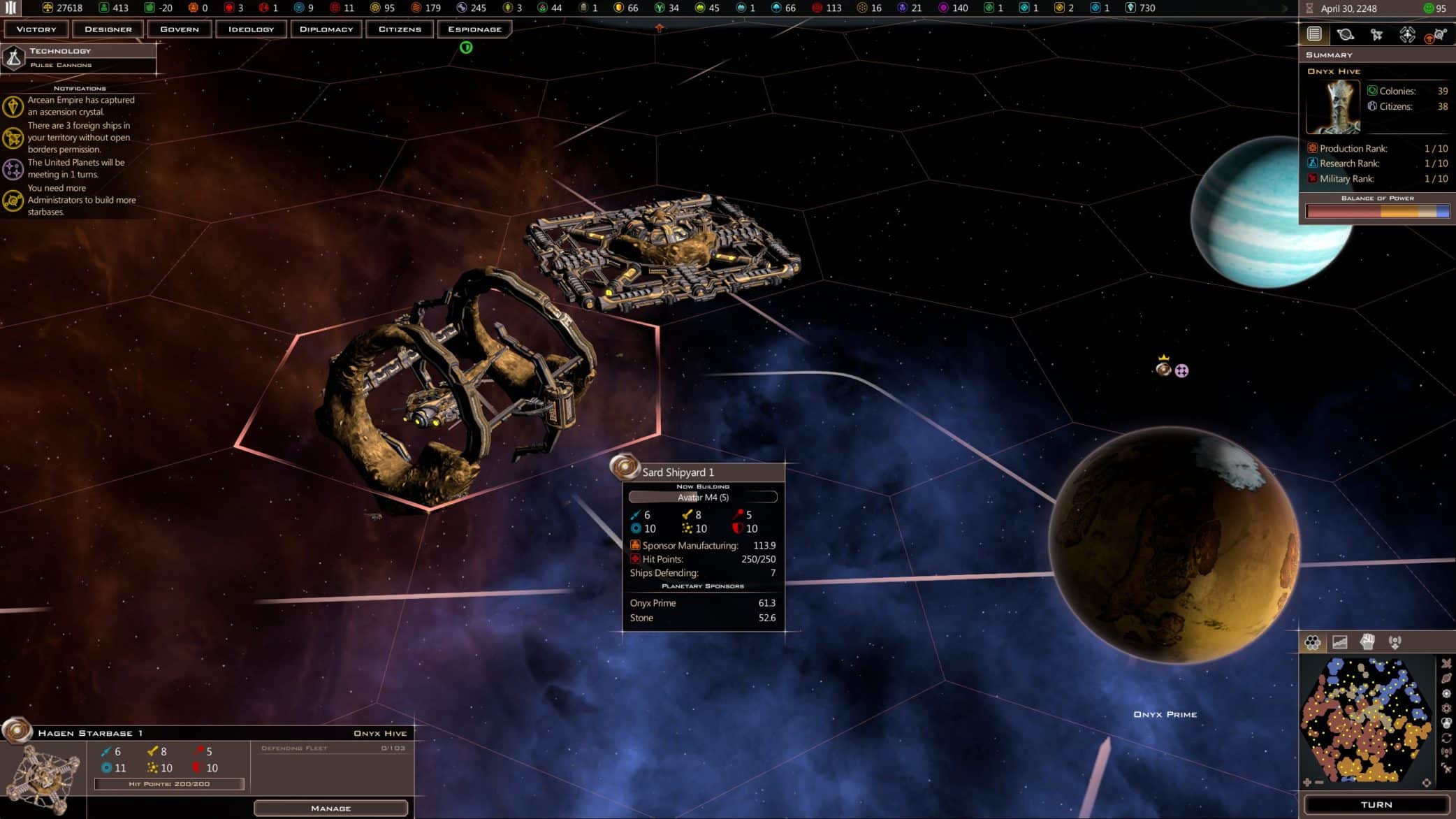Viewport: 1456px width, 819px height.
Task: Toggle fleet display in the minimap filters
Action: 1446,663
